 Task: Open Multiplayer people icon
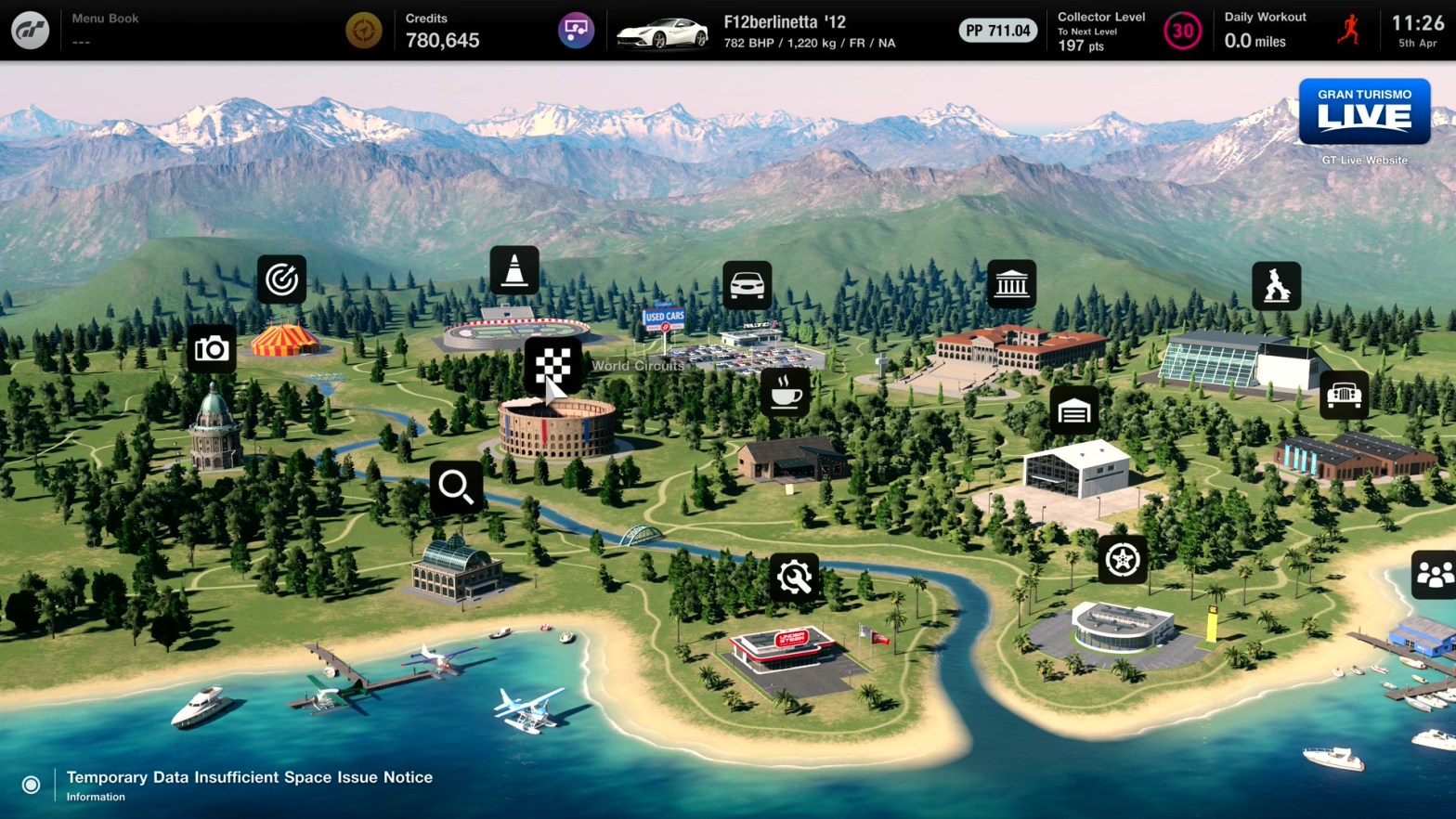[x=1434, y=575]
